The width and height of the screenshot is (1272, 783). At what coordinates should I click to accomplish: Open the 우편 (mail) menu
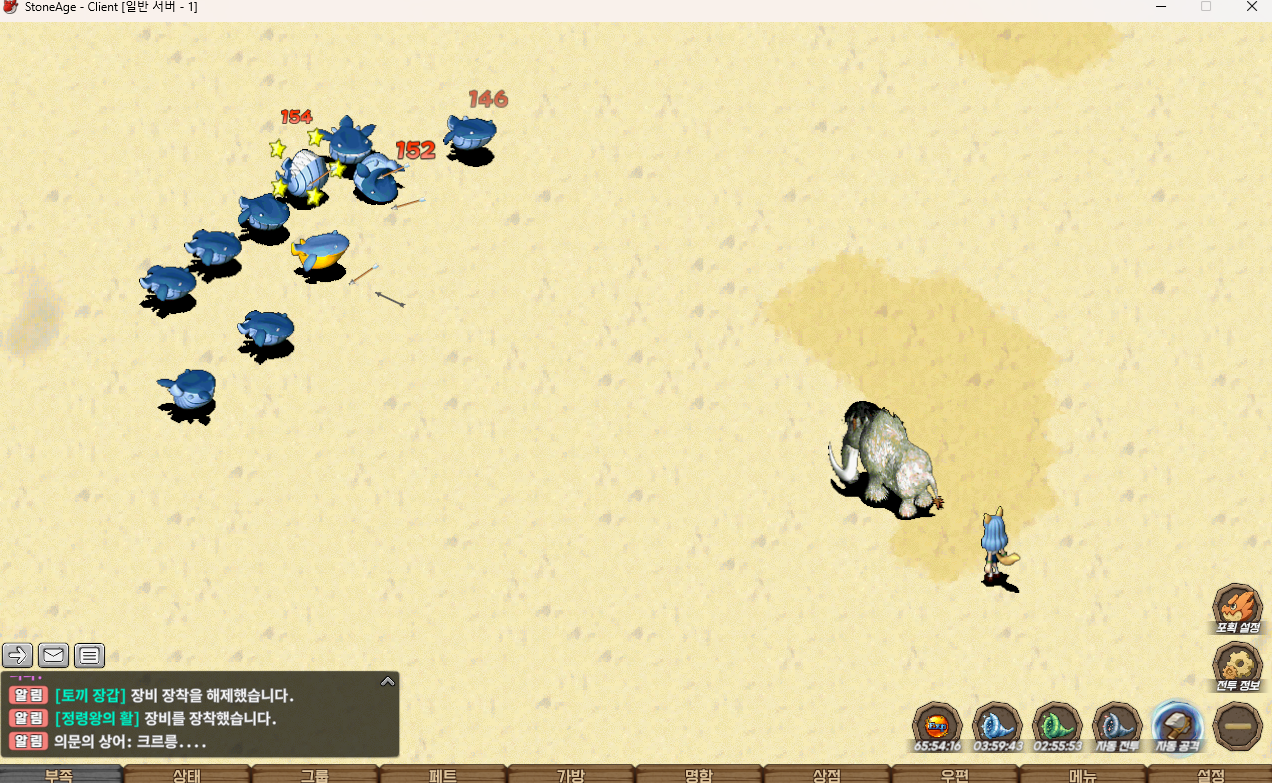(x=955, y=775)
